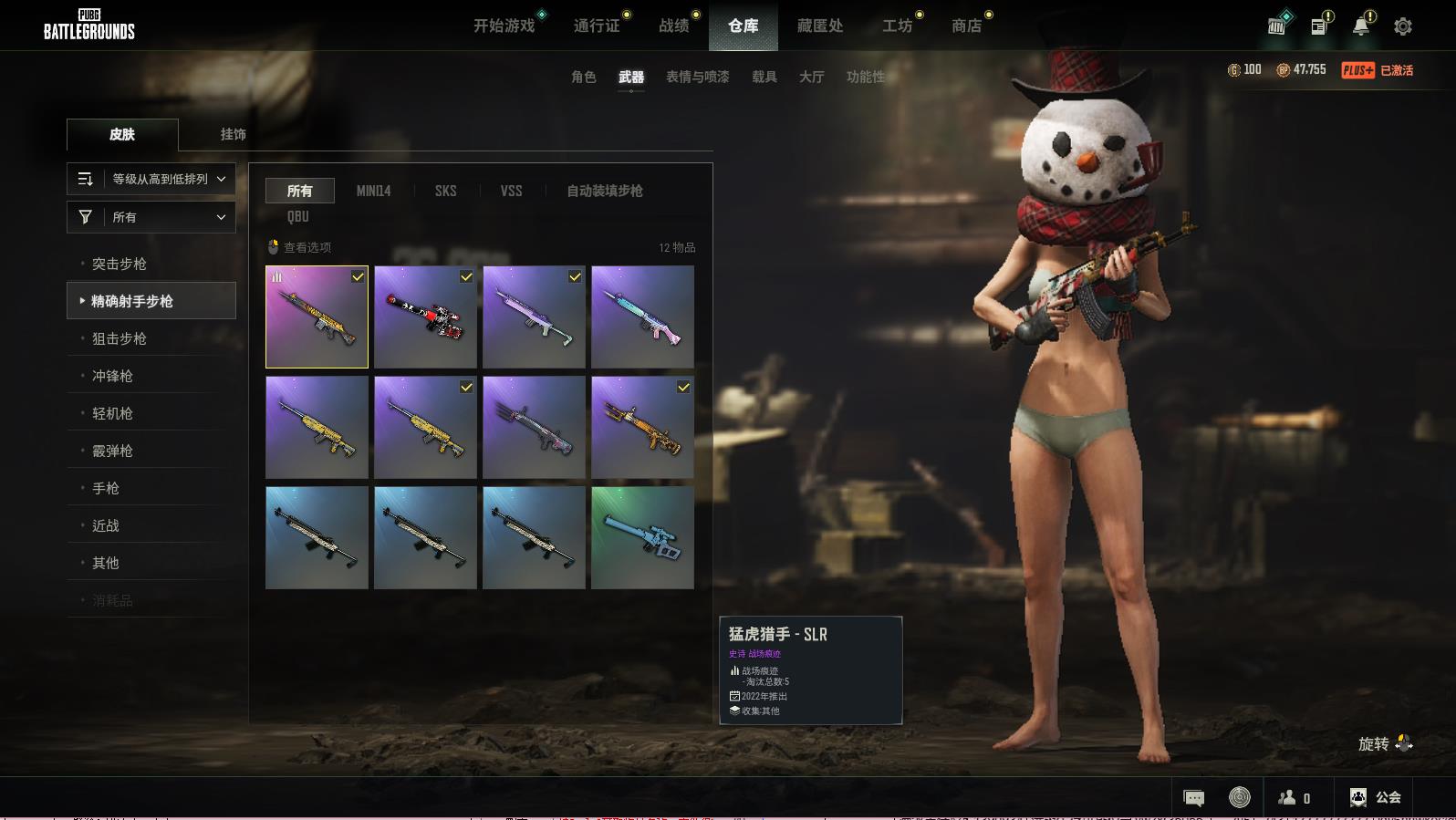1456x820 pixels.
Task: Open the 挂饰 charms tab
Action: [x=233, y=134]
